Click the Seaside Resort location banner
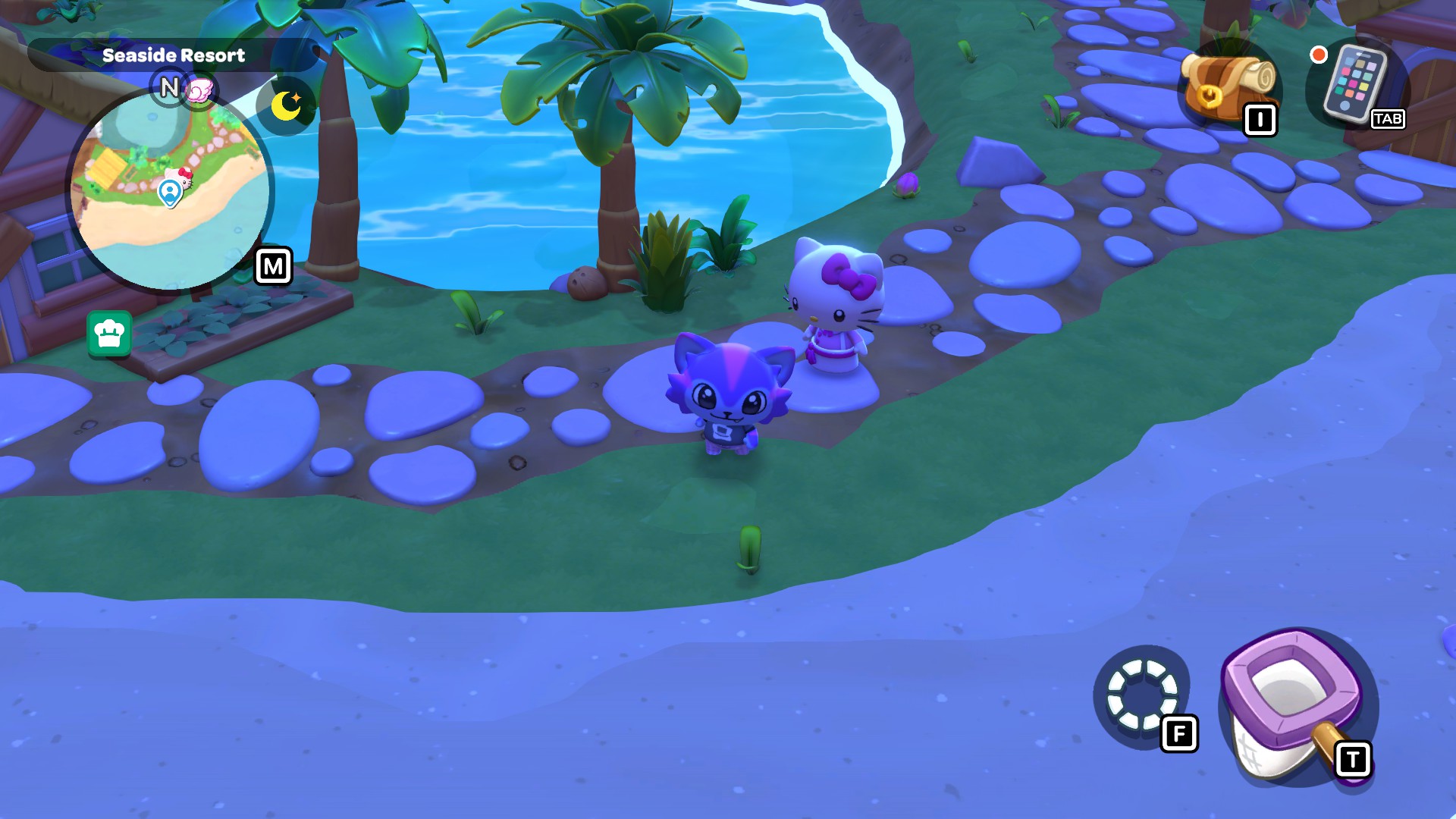 click(x=174, y=54)
